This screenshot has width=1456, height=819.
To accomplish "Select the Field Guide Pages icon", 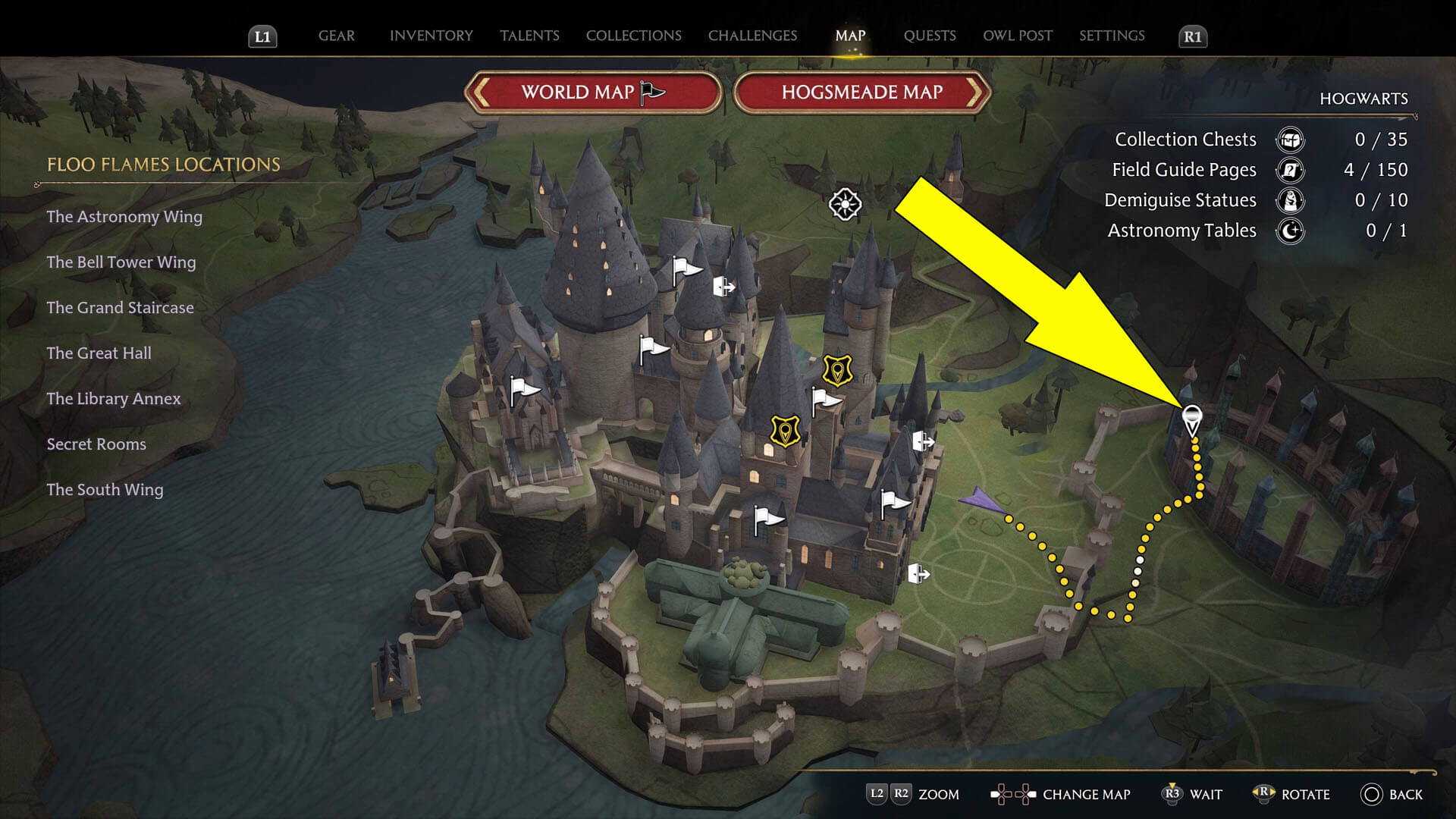I will tap(1291, 170).
